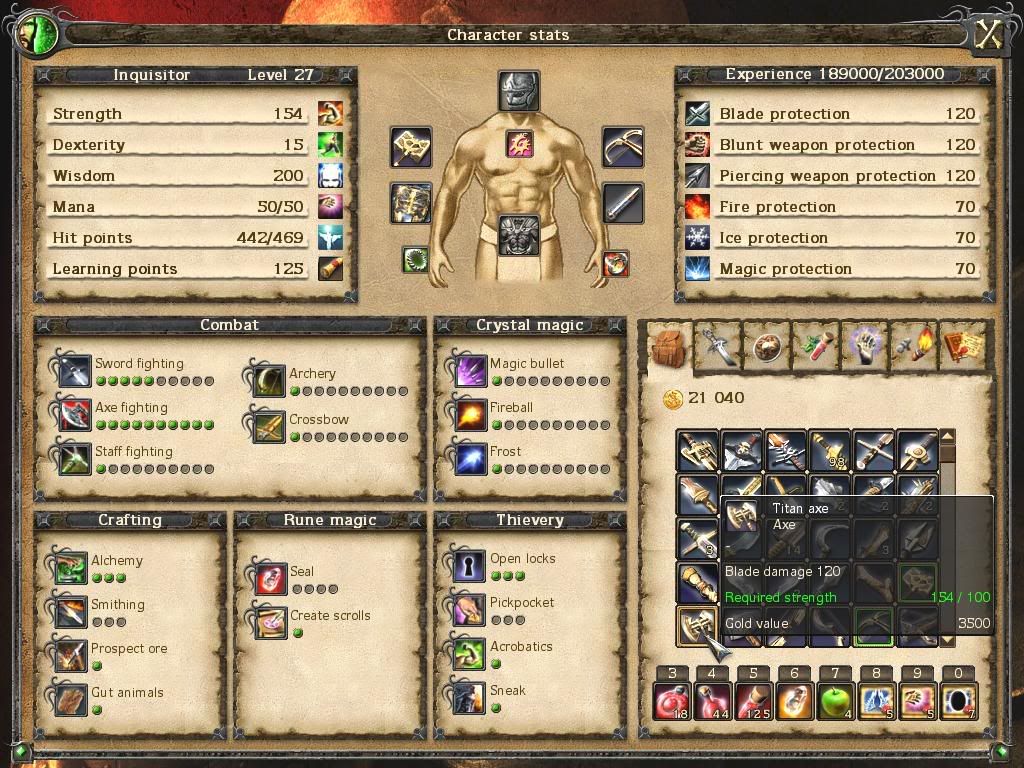Image resolution: width=1024 pixels, height=768 pixels.
Task: Click the Strength attribute icon
Action: pyautogui.click(x=330, y=114)
